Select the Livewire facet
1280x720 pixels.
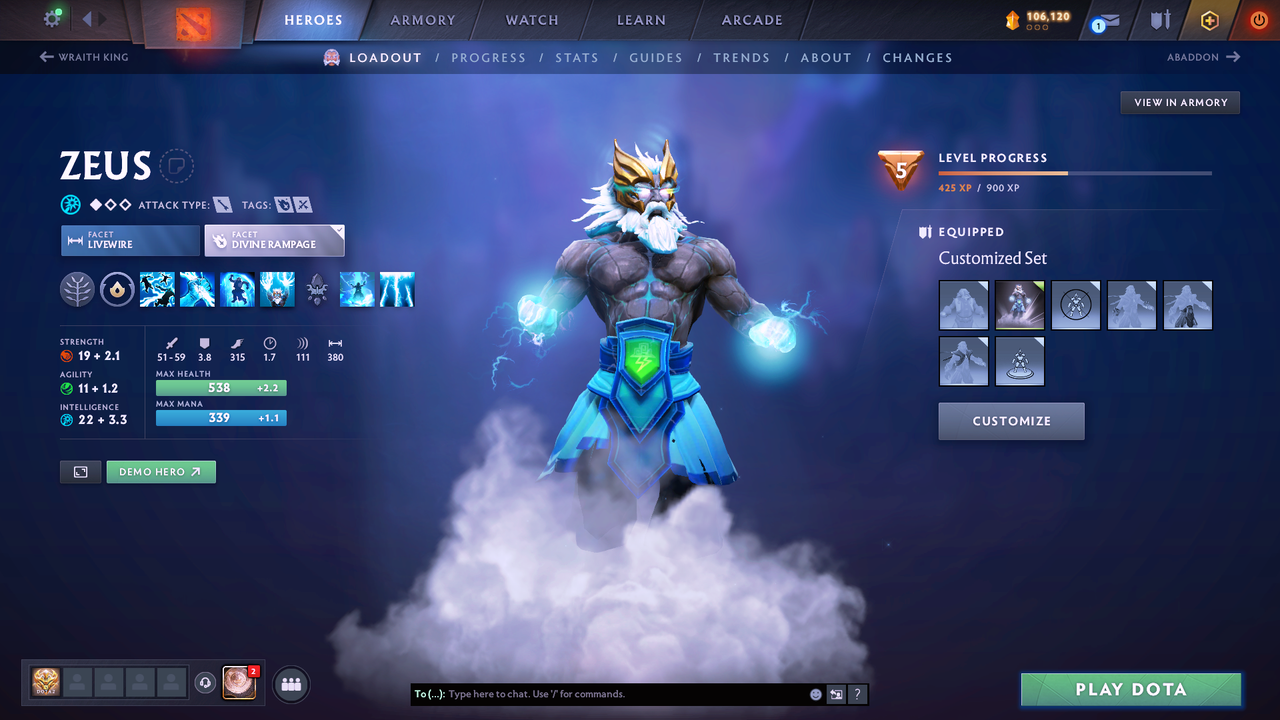coord(130,240)
